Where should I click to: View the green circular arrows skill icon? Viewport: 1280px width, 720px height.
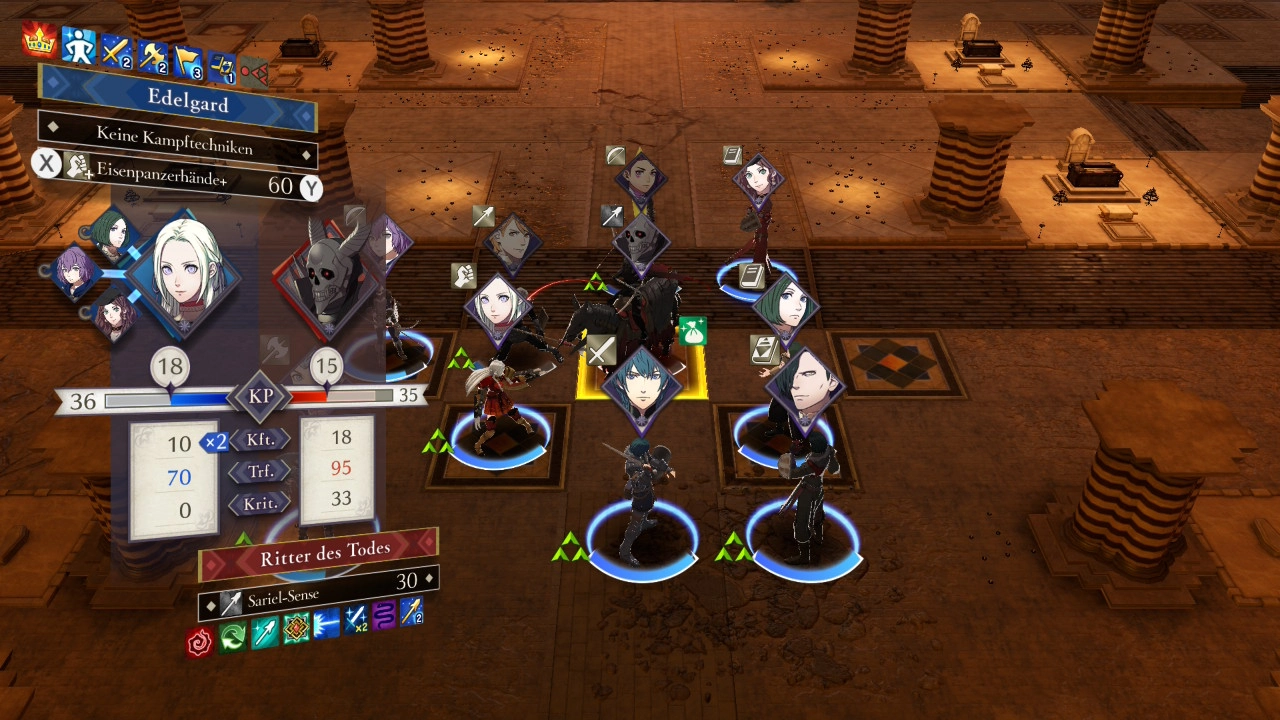tap(233, 636)
